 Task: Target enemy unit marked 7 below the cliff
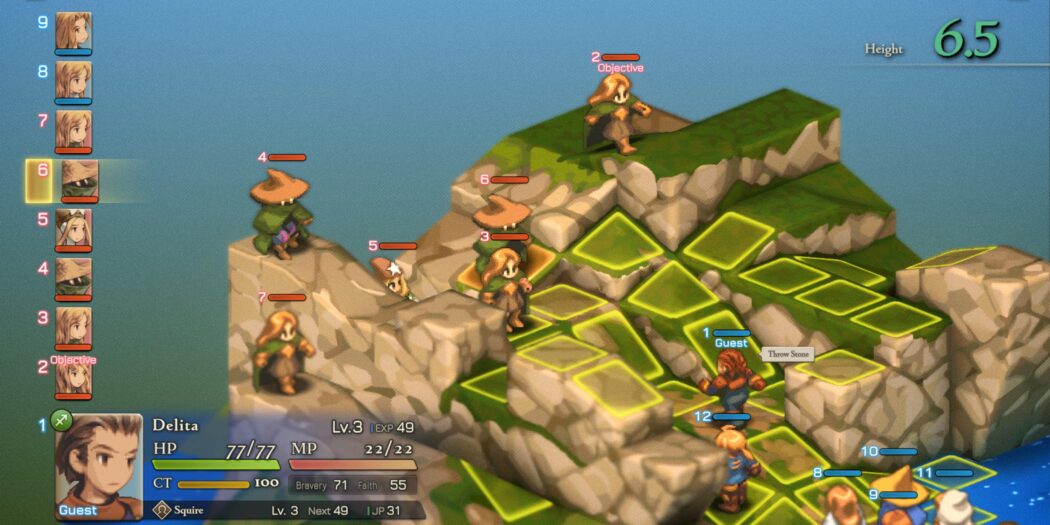(x=281, y=350)
